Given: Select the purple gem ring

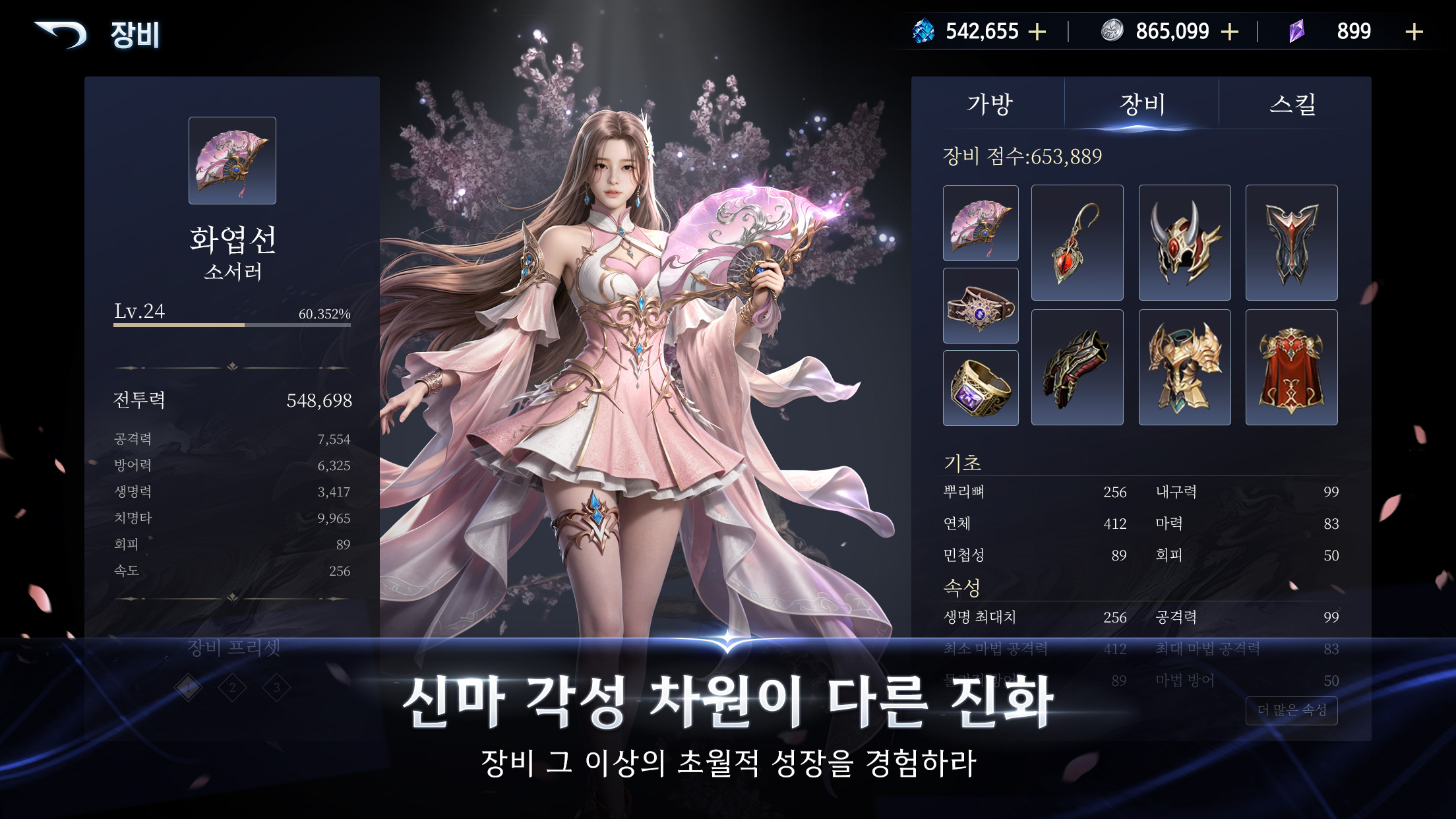Looking at the screenshot, I should point(981,386).
